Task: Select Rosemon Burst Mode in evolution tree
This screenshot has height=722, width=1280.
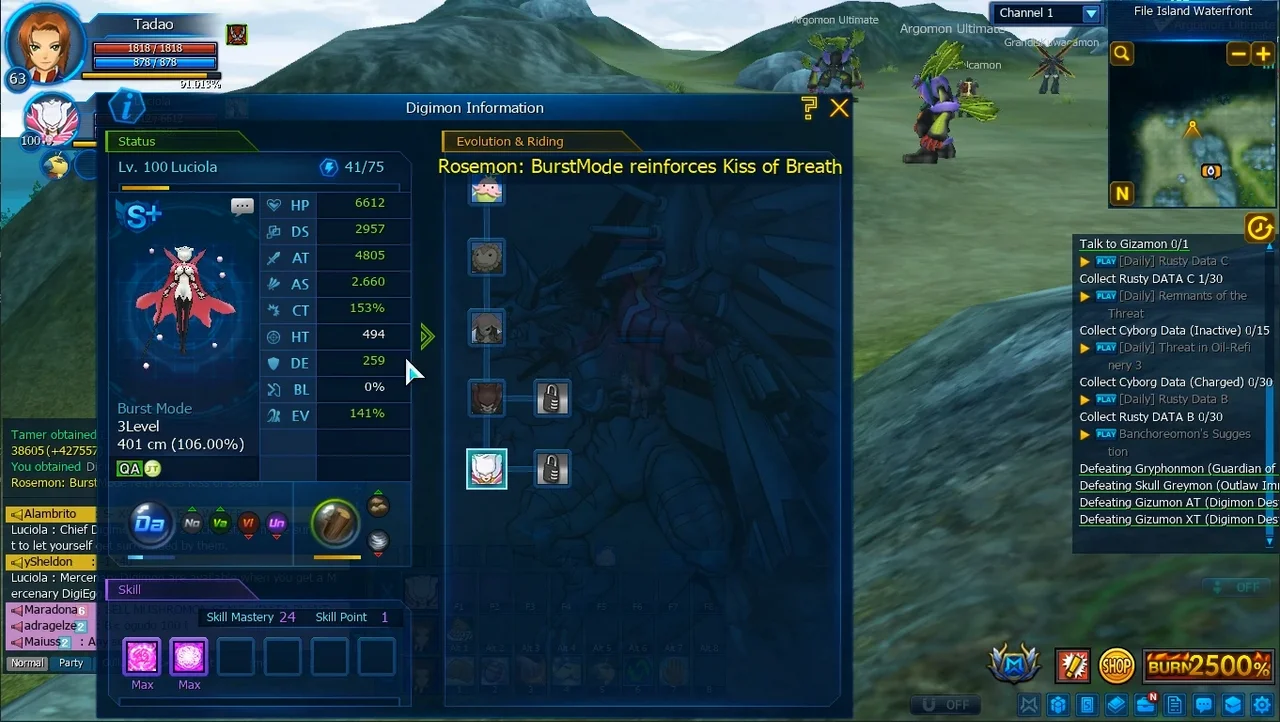Action: [x=487, y=469]
